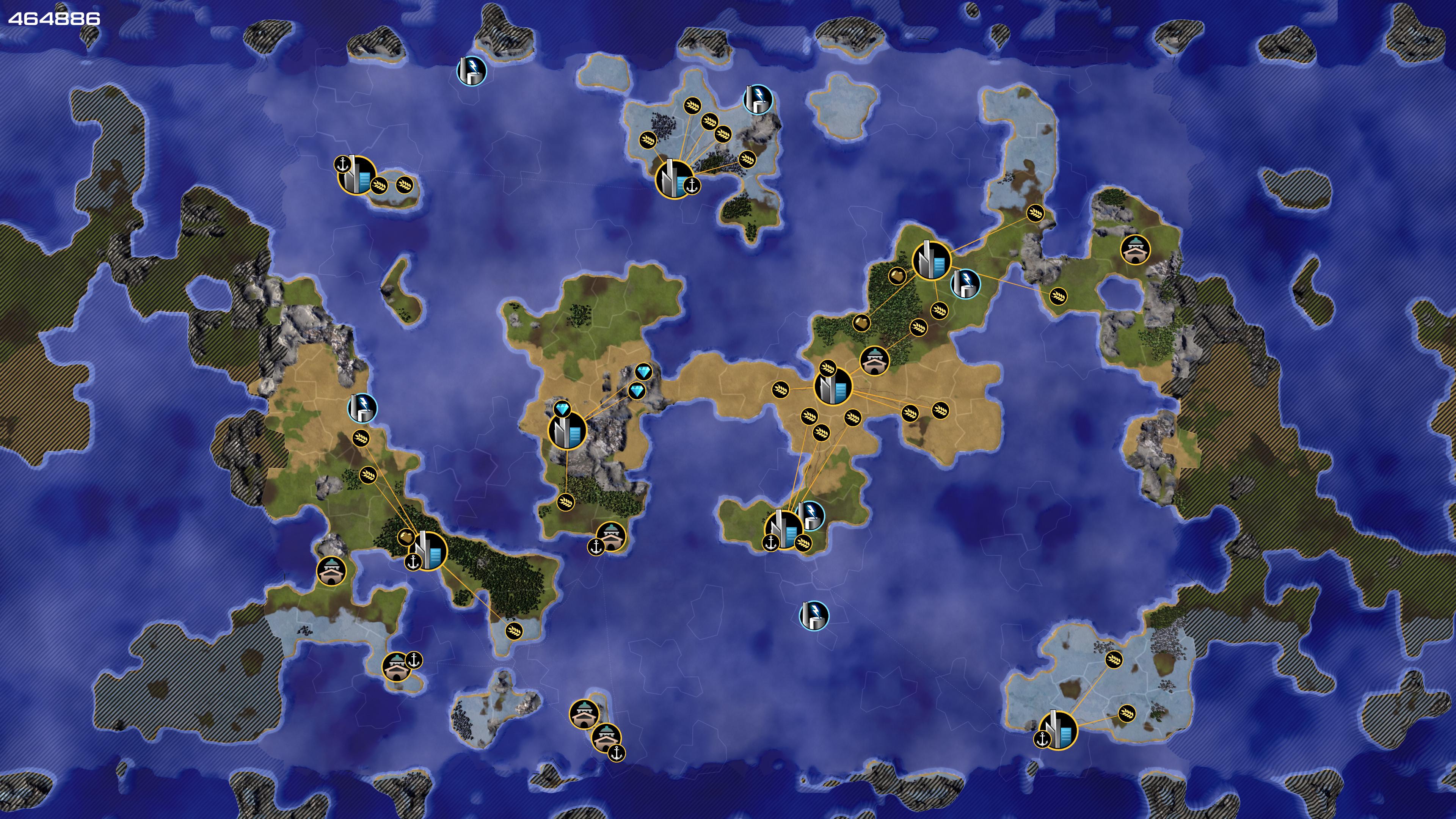Select the snowy island city with five wheat farms

tap(674, 179)
